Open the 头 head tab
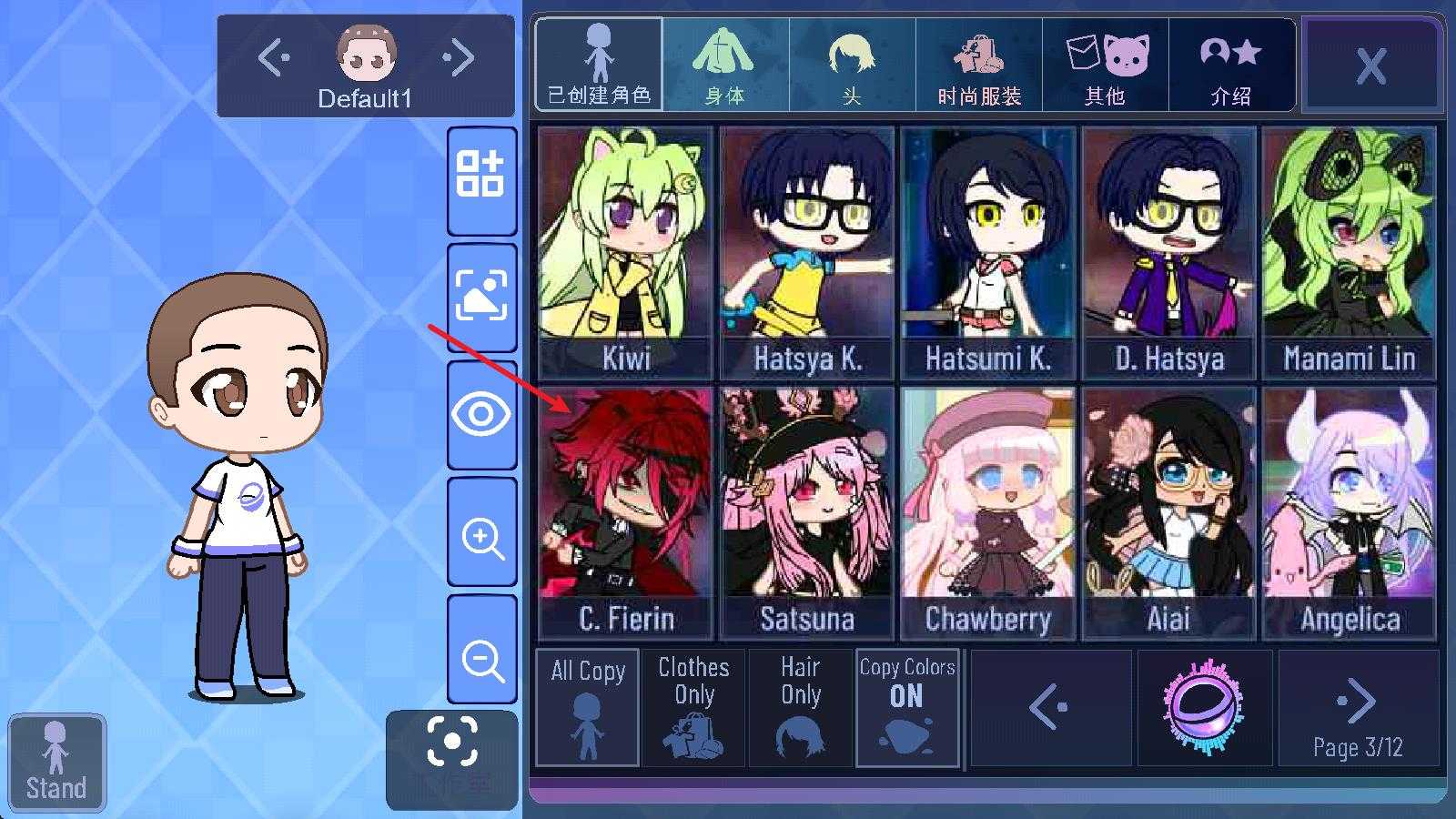This screenshot has height=819, width=1456. (851, 66)
